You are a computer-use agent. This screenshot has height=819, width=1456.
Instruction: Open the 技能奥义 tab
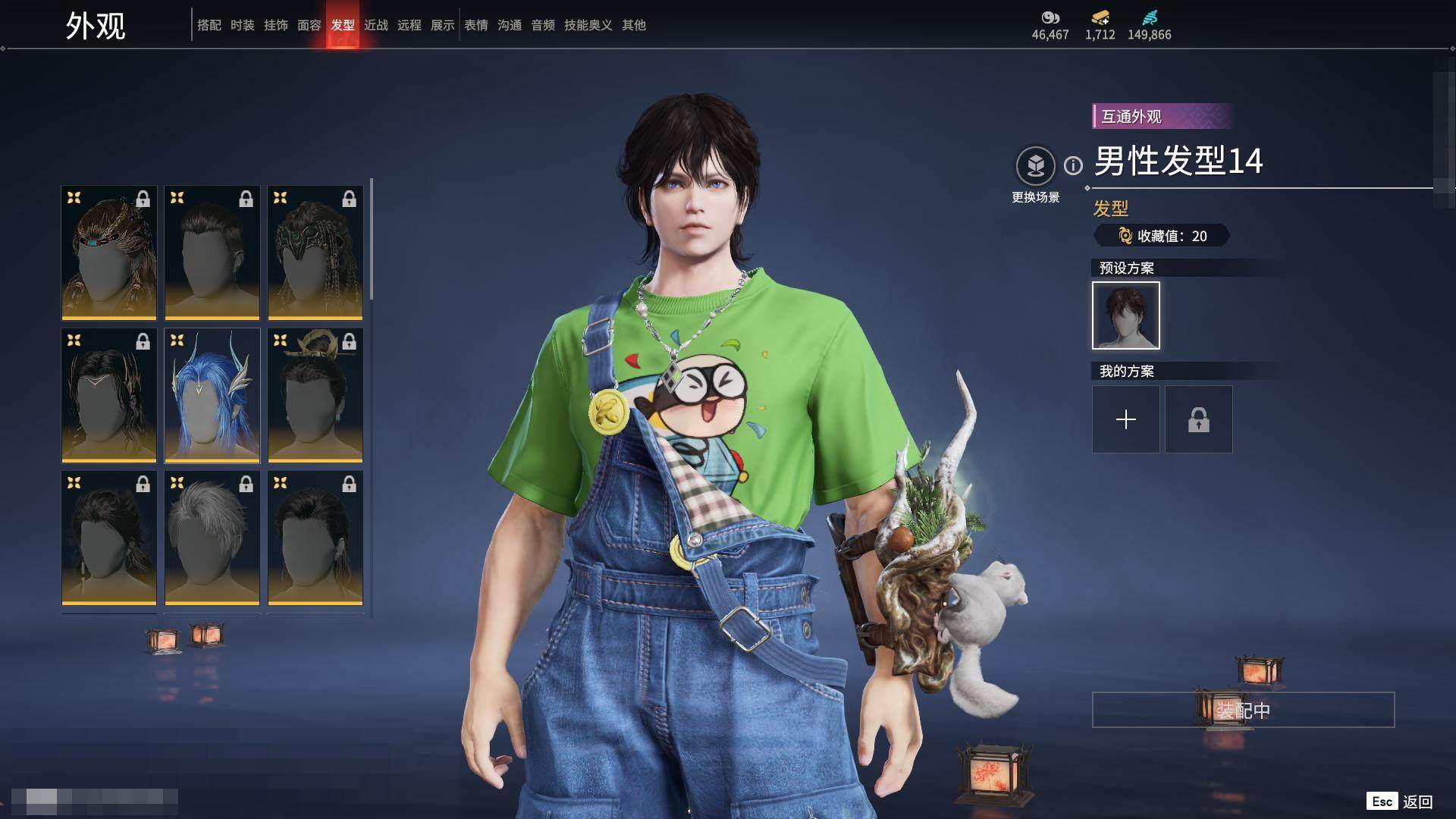pos(588,25)
